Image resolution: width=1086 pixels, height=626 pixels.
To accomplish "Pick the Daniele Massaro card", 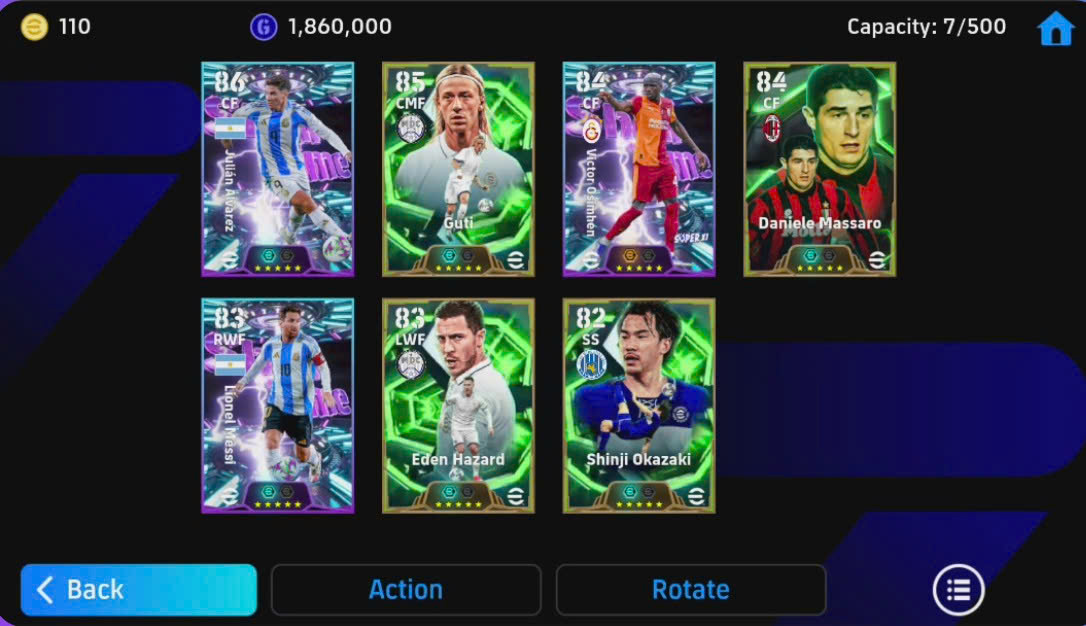I will click(x=820, y=169).
